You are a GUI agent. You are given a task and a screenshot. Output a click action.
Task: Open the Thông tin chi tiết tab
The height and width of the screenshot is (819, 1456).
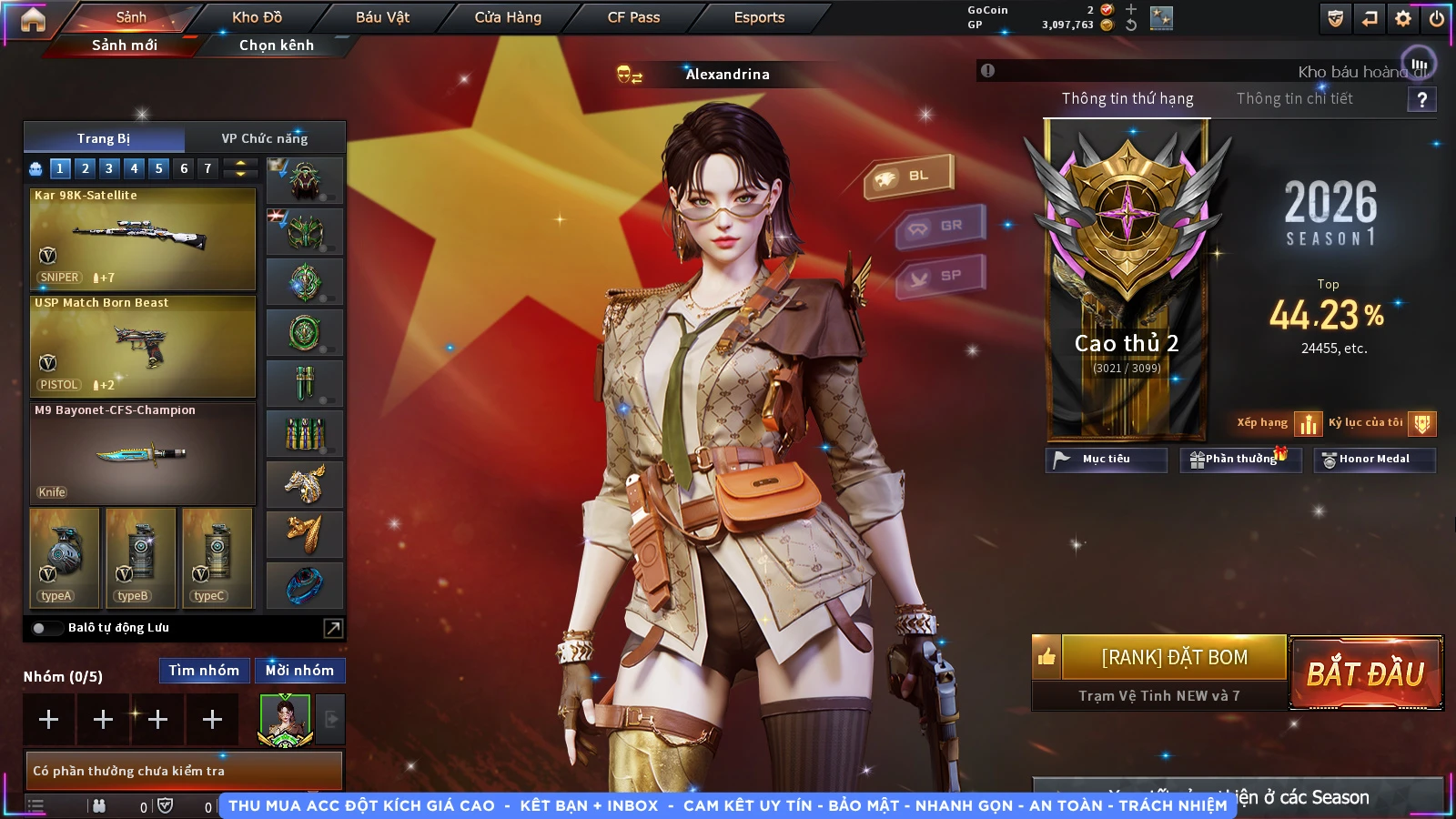[x=1294, y=98]
